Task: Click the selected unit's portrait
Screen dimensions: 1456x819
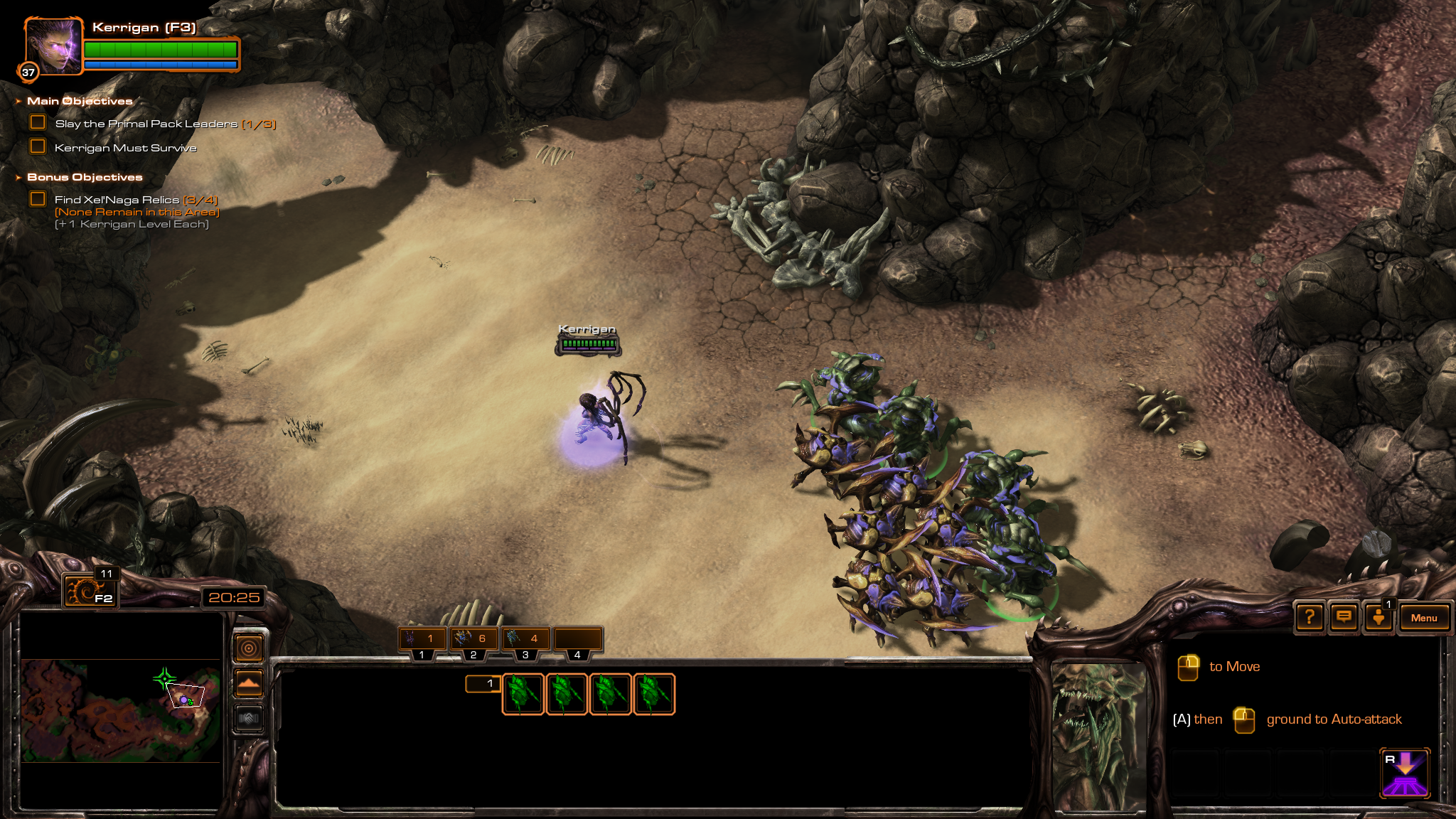Action: click(x=1098, y=736)
